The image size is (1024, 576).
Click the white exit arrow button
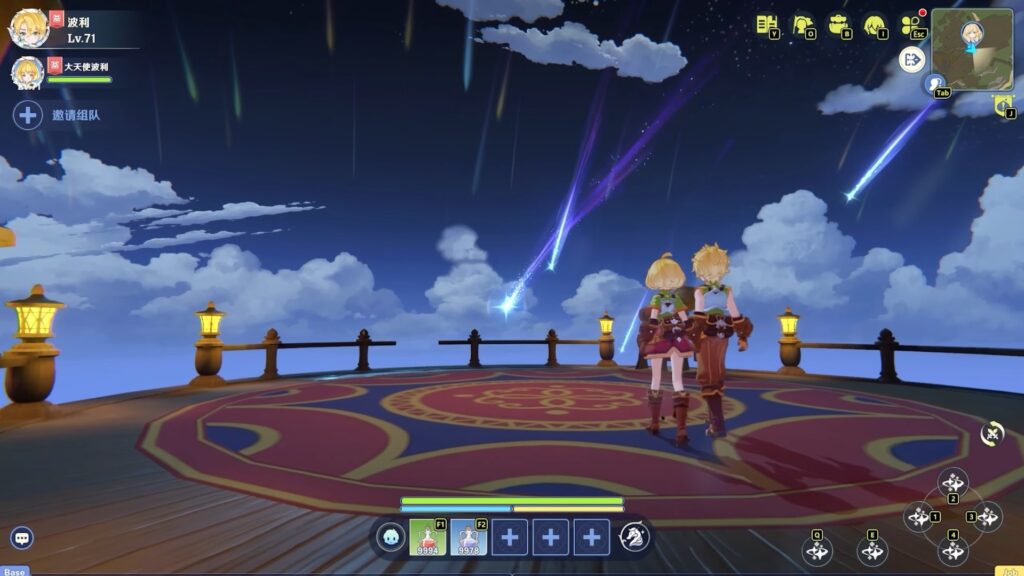912,60
